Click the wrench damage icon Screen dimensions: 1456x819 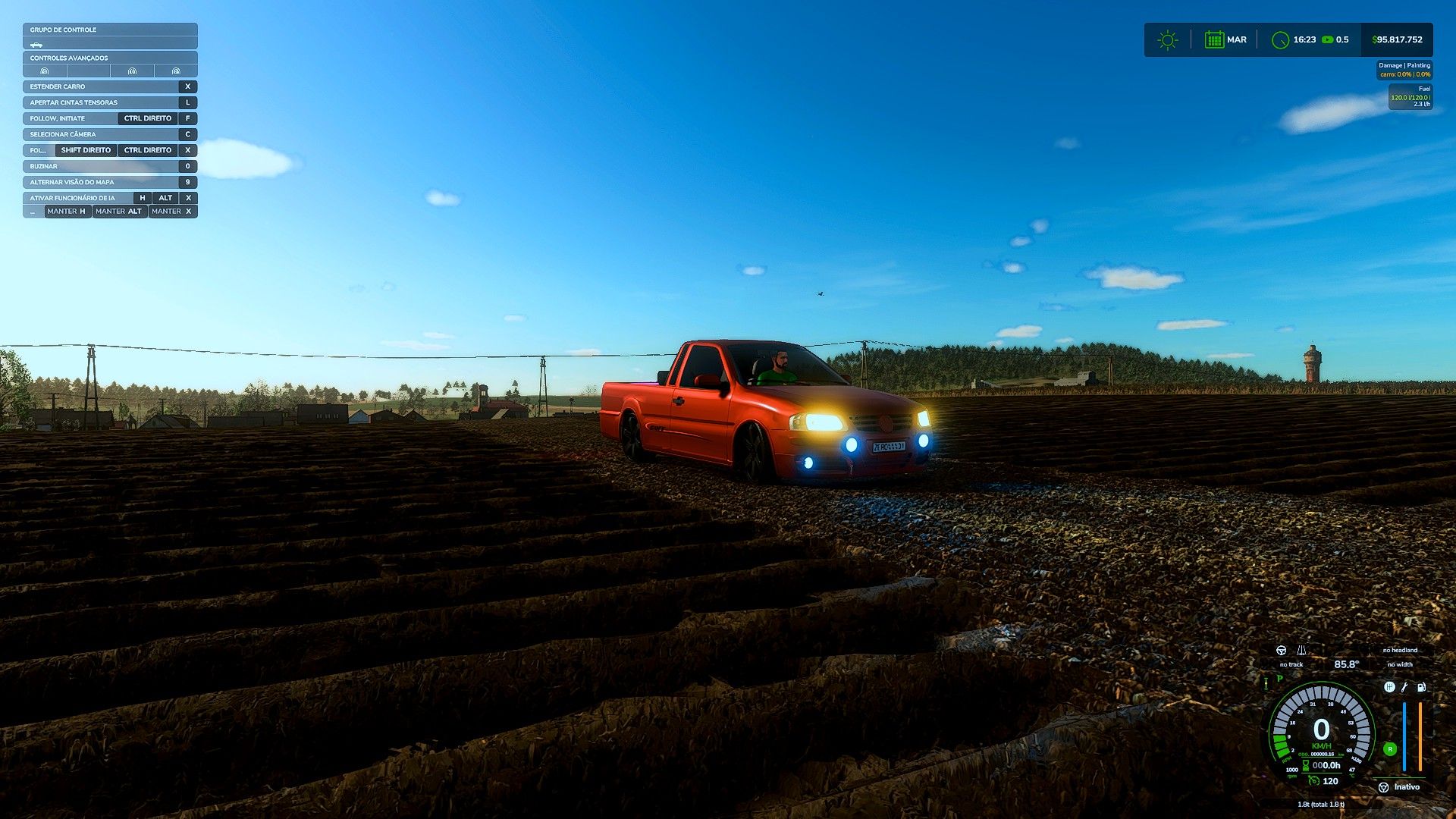1404,687
